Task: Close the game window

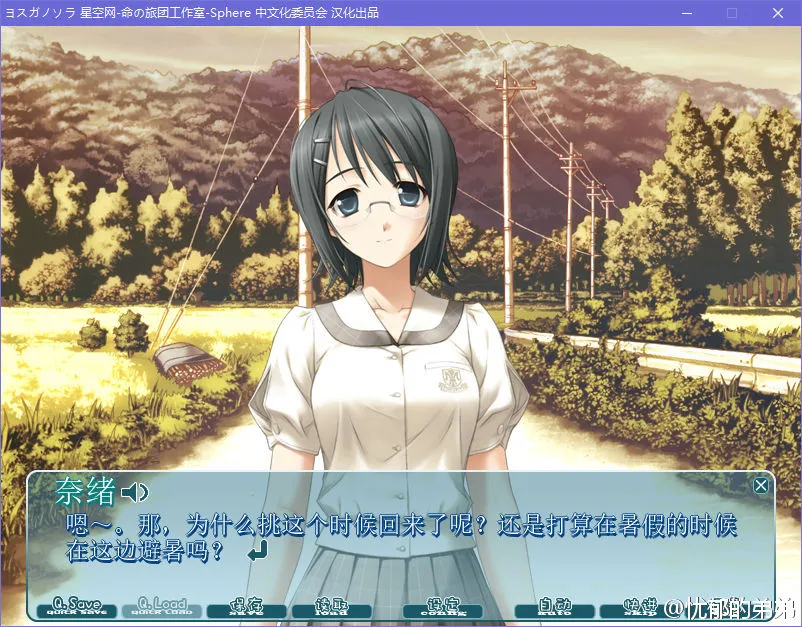Action: pyautogui.click(x=777, y=13)
